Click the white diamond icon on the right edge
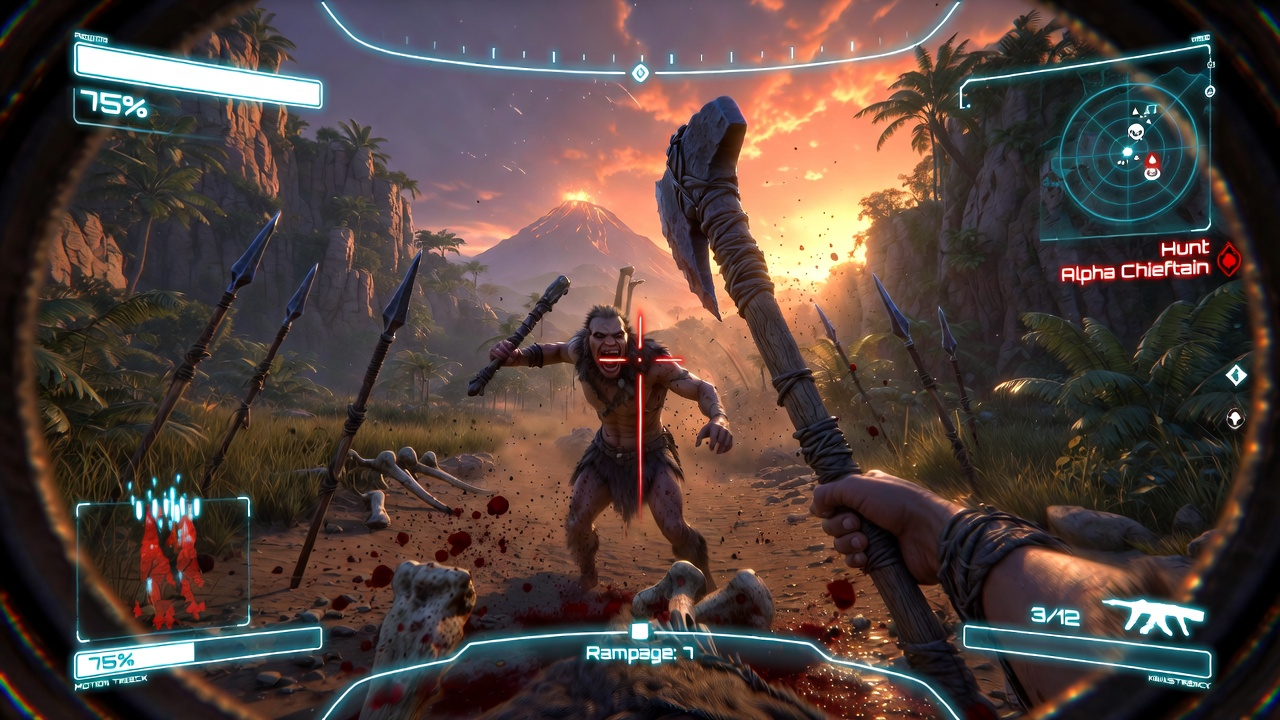Viewport: 1280px width, 720px height. [1237, 375]
